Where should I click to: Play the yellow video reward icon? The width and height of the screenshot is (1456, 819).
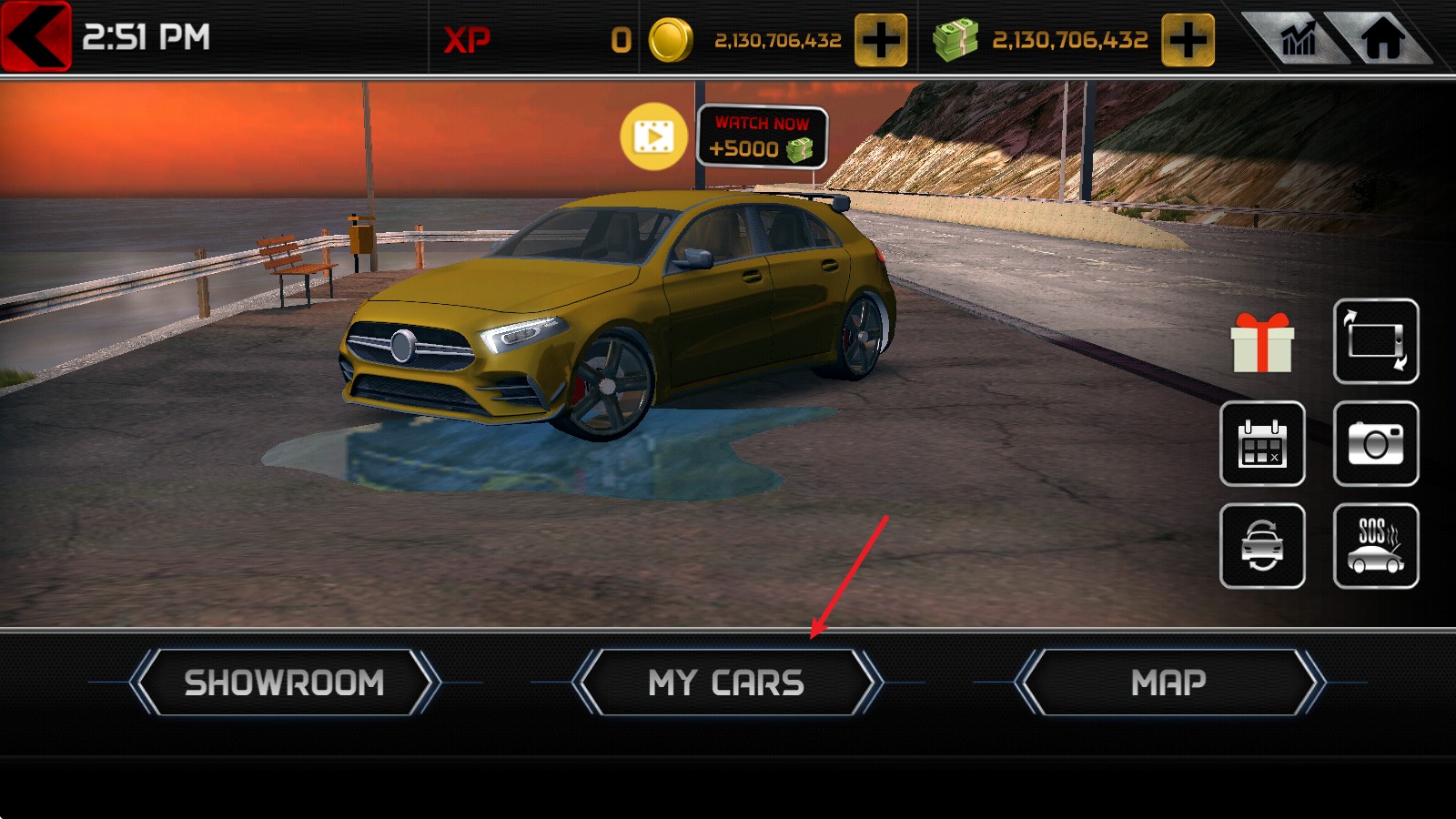point(653,137)
